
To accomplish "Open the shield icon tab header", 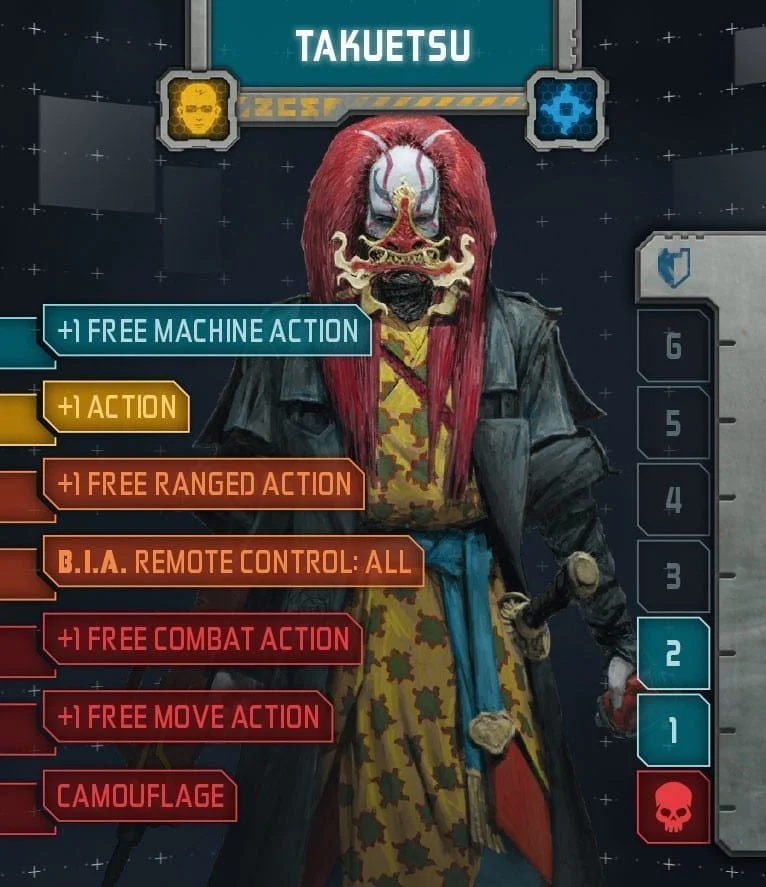I will click(x=675, y=269).
